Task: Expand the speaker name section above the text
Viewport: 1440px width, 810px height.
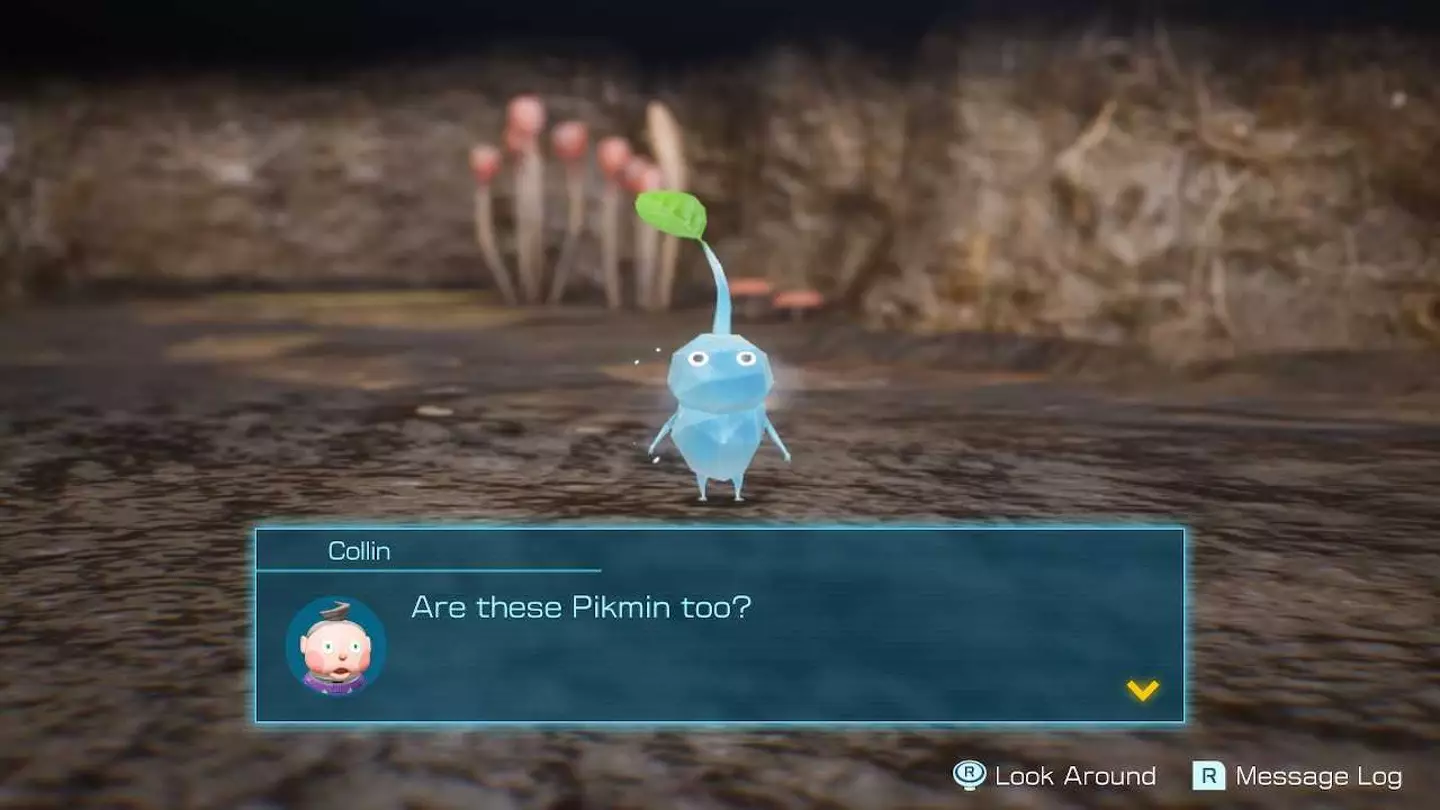Action: [360, 550]
